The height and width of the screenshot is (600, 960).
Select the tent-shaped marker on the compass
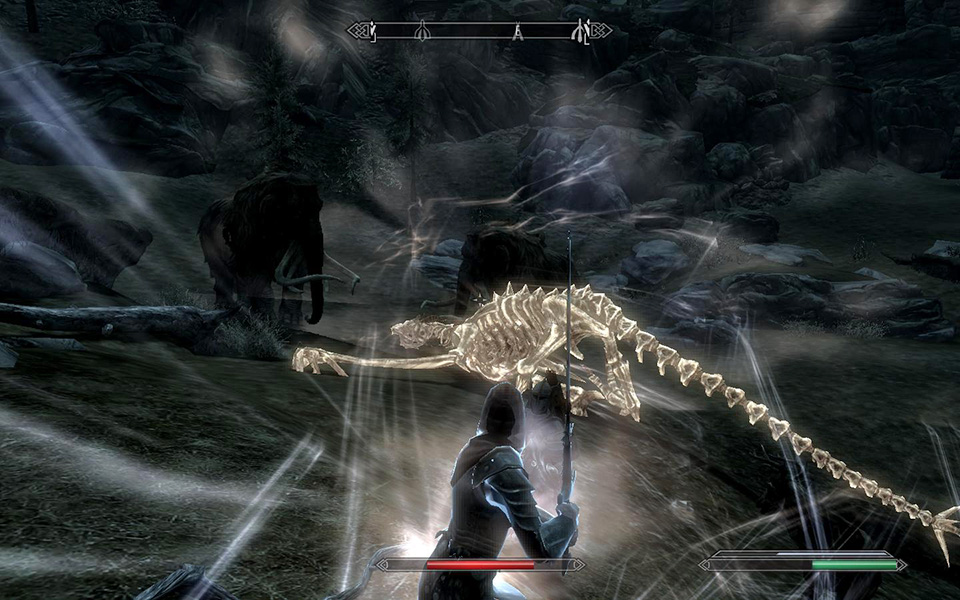(518, 32)
